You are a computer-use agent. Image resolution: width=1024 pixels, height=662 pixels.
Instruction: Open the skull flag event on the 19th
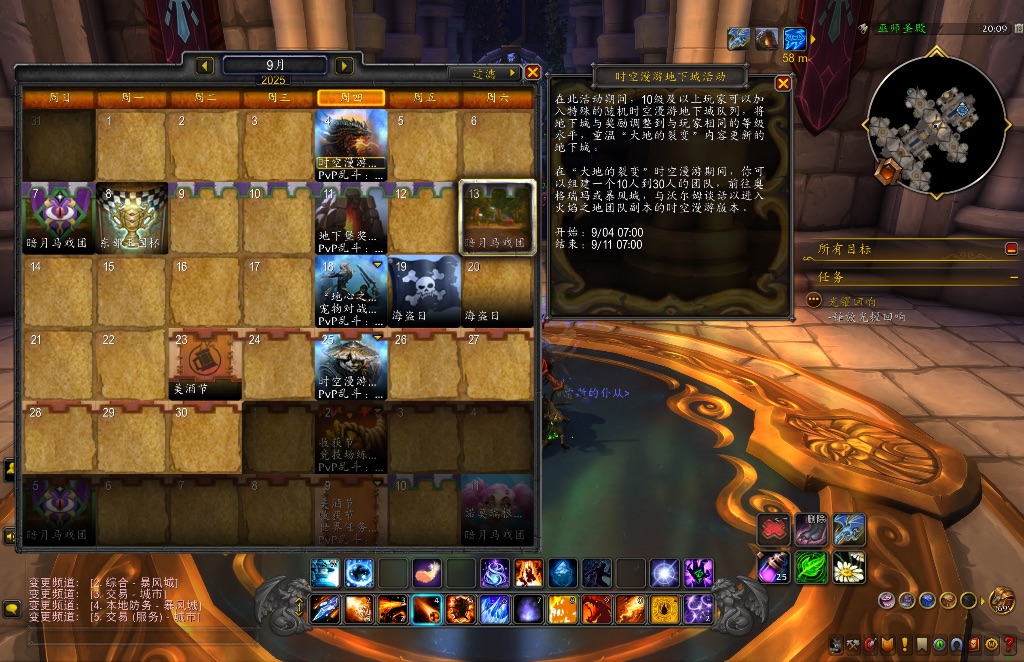coord(424,290)
